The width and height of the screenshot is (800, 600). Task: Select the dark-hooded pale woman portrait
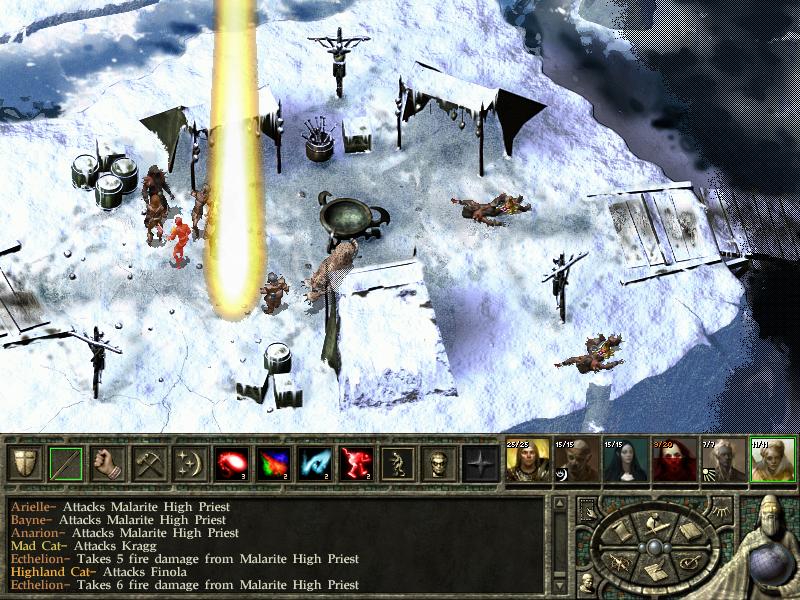[x=627, y=461]
